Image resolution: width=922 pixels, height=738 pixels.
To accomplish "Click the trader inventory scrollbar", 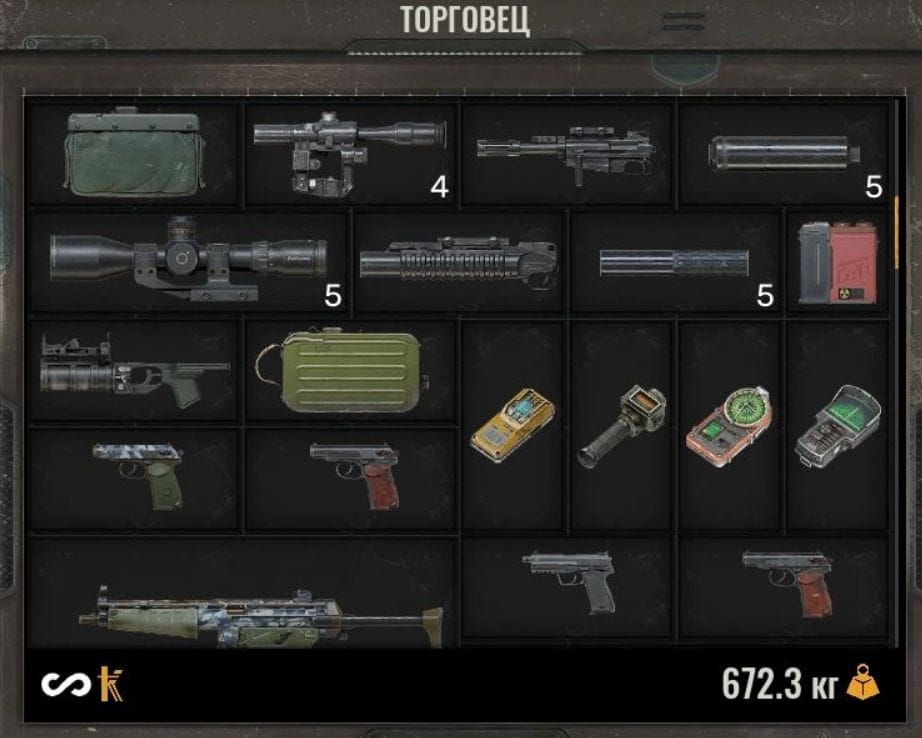I will point(896,218).
